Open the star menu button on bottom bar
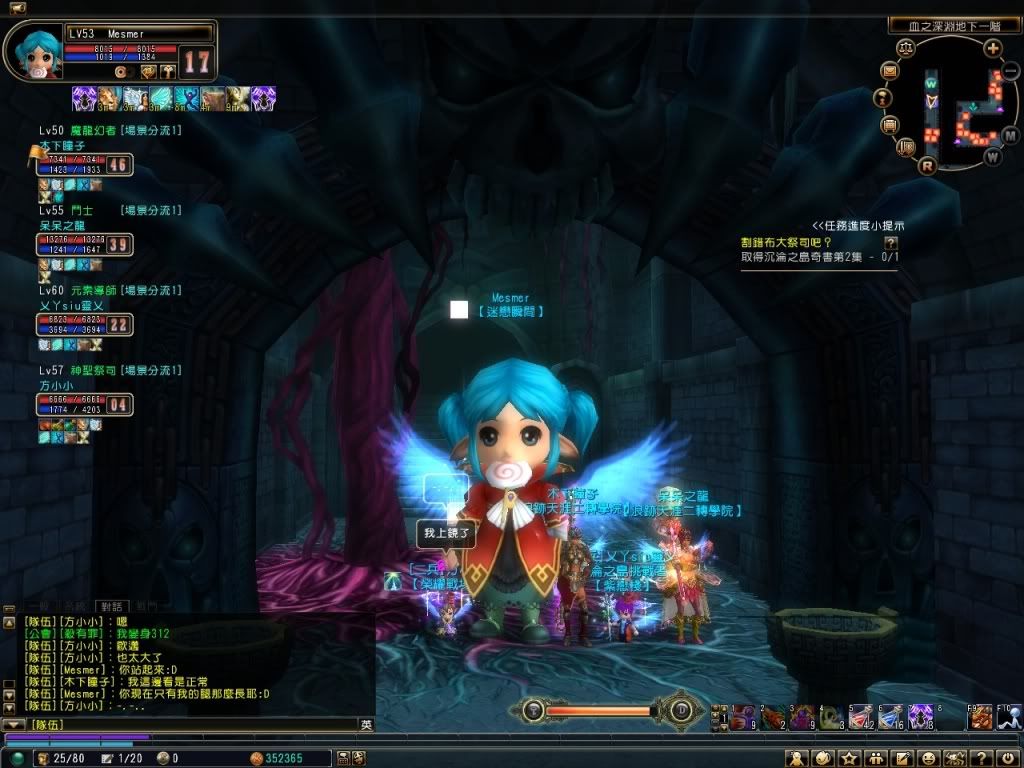The height and width of the screenshot is (768, 1024). [849, 758]
